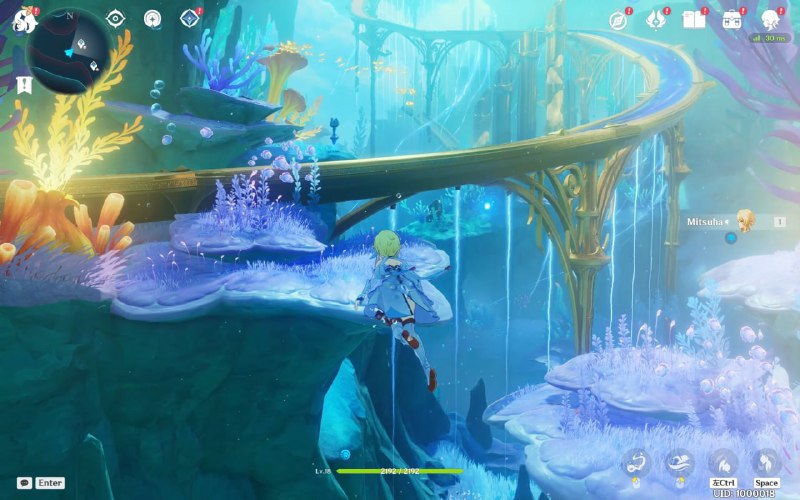Open the compass icon in top bar
800x500 pixels.
tap(619, 19)
